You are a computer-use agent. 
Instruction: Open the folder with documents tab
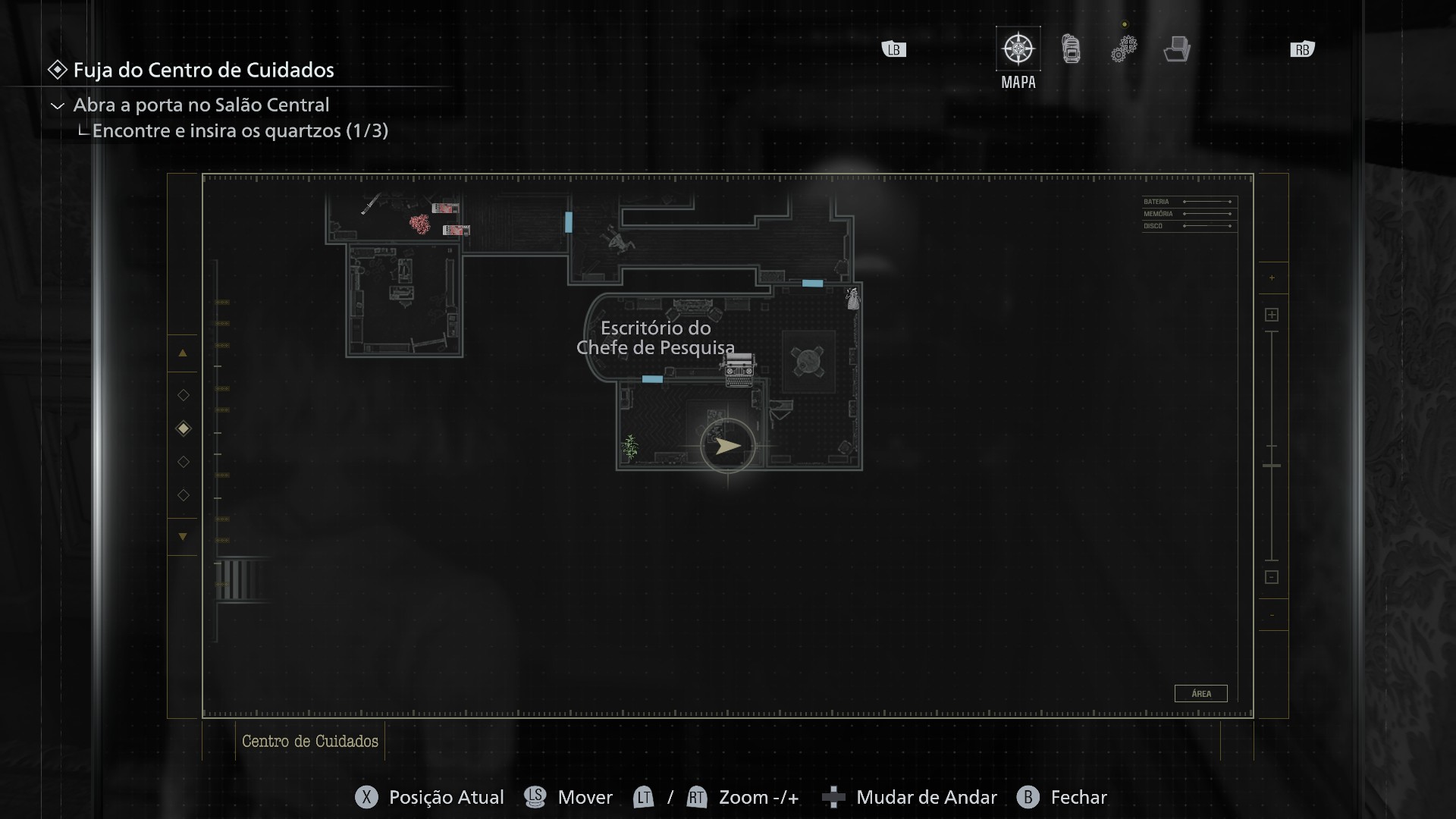point(1176,49)
